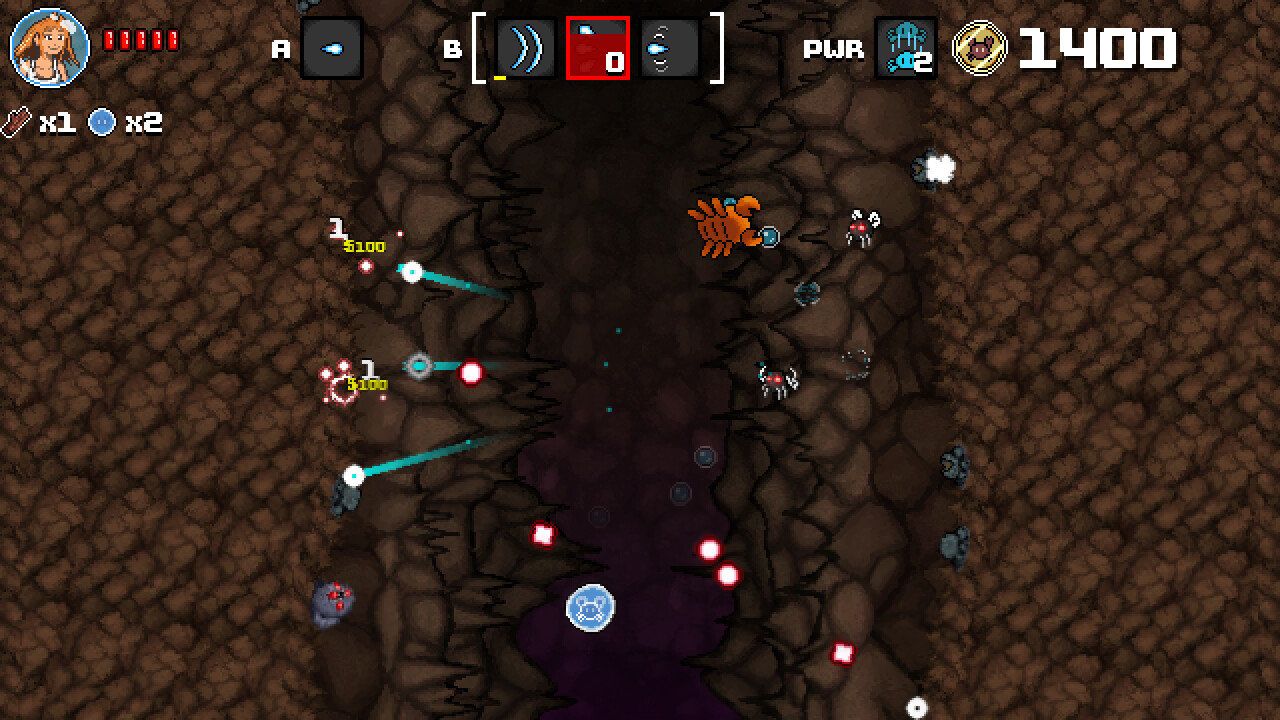This screenshot has width=1280, height=720.
Task: Click the red-highlighted empty ammo weapon slot
Action: point(598,47)
